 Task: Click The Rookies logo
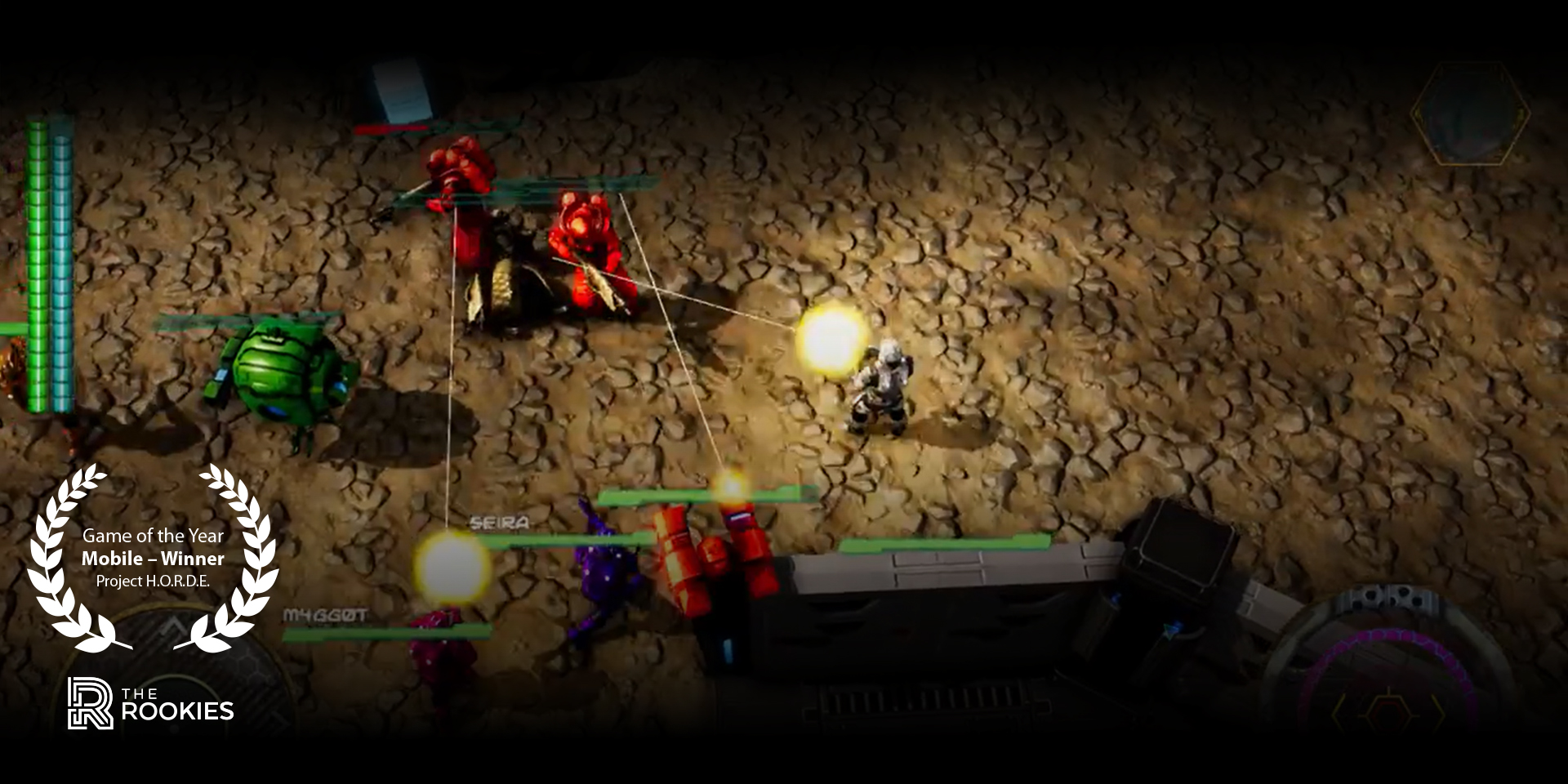tap(151, 703)
